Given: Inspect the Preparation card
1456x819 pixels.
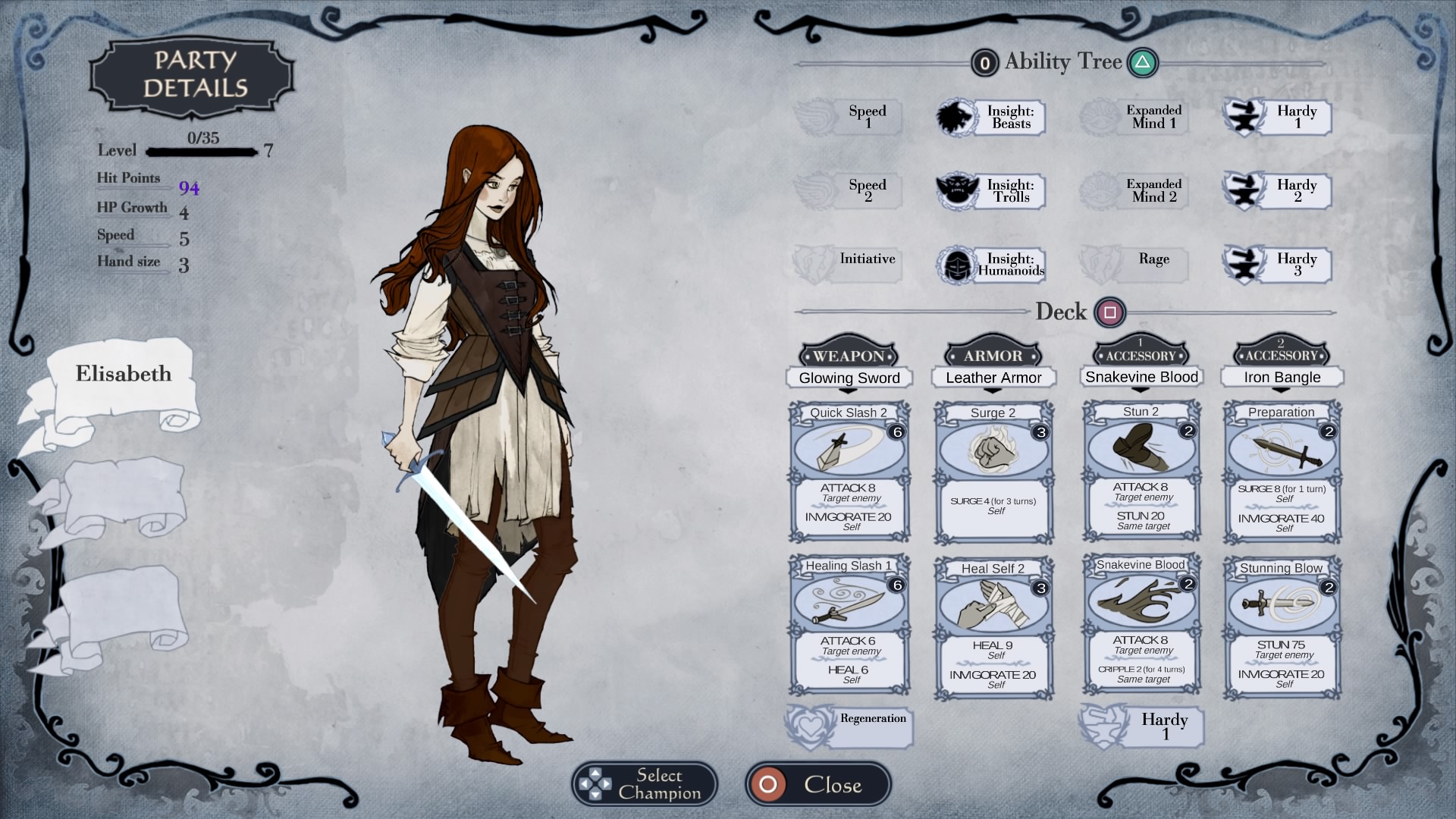Looking at the screenshot, I should tap(1282, 472).
